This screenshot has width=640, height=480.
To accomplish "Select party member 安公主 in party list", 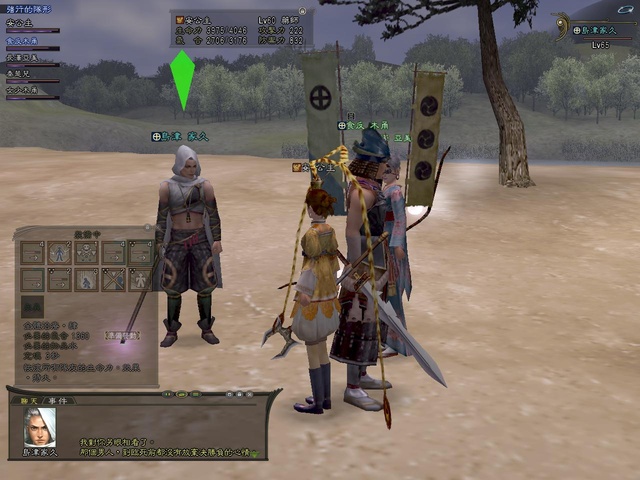I will click(20, 22).
